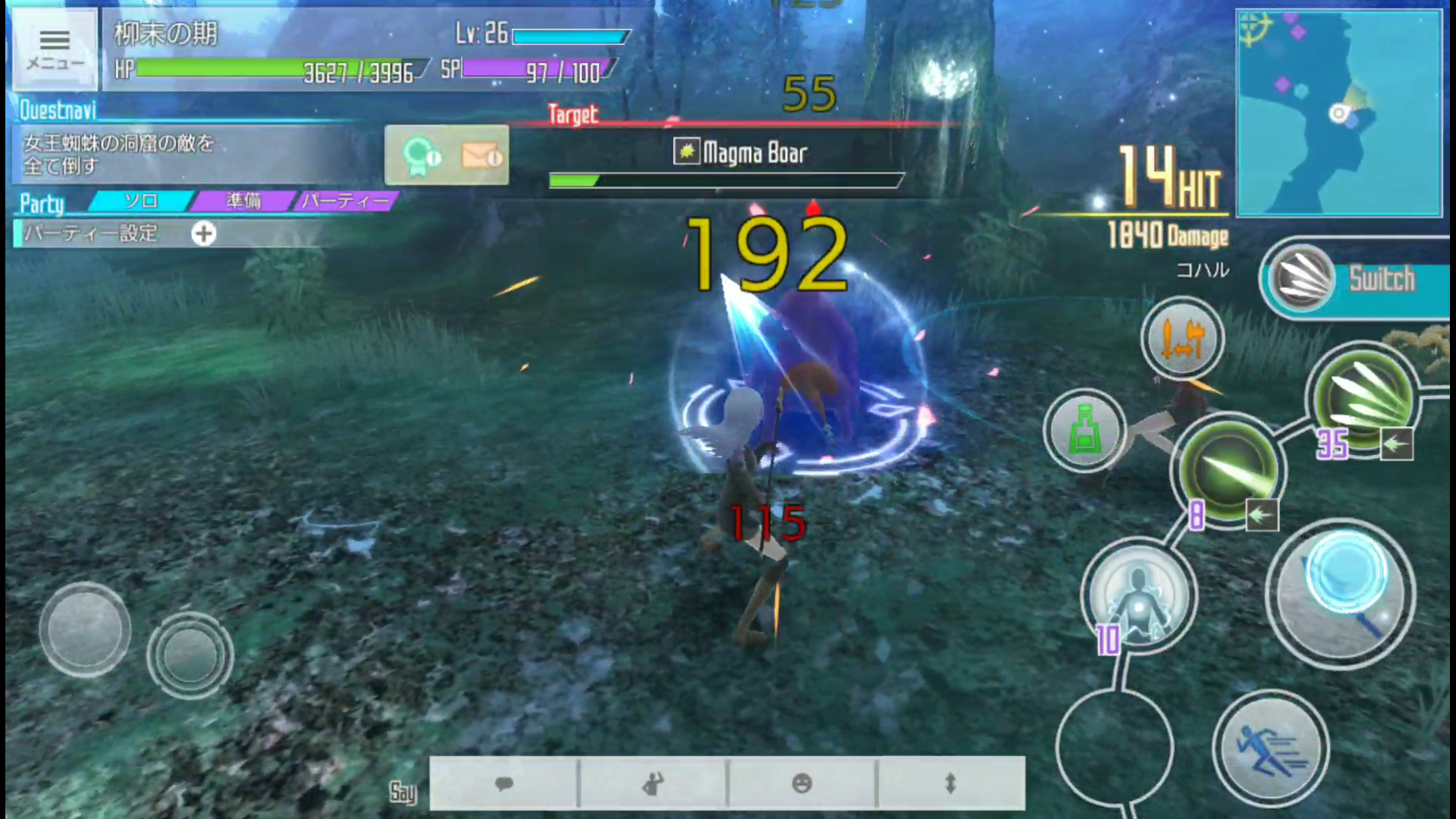Open パーティー設定 settings
1456x819 pixels.
(91, 234)
